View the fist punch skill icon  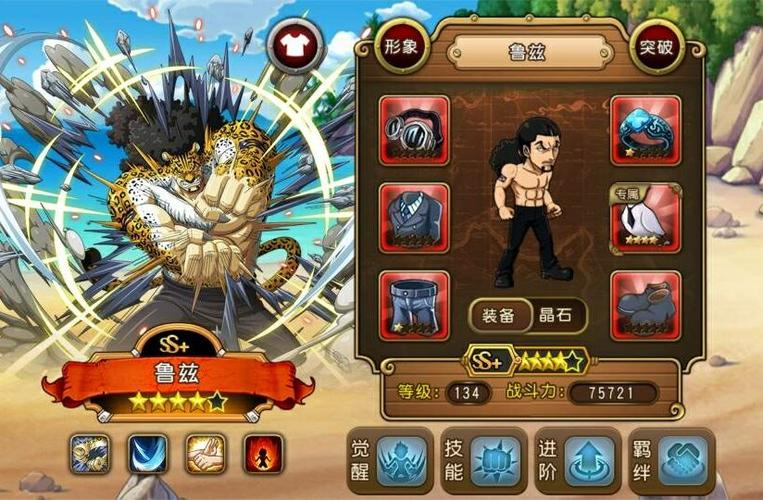coord(205,453)
